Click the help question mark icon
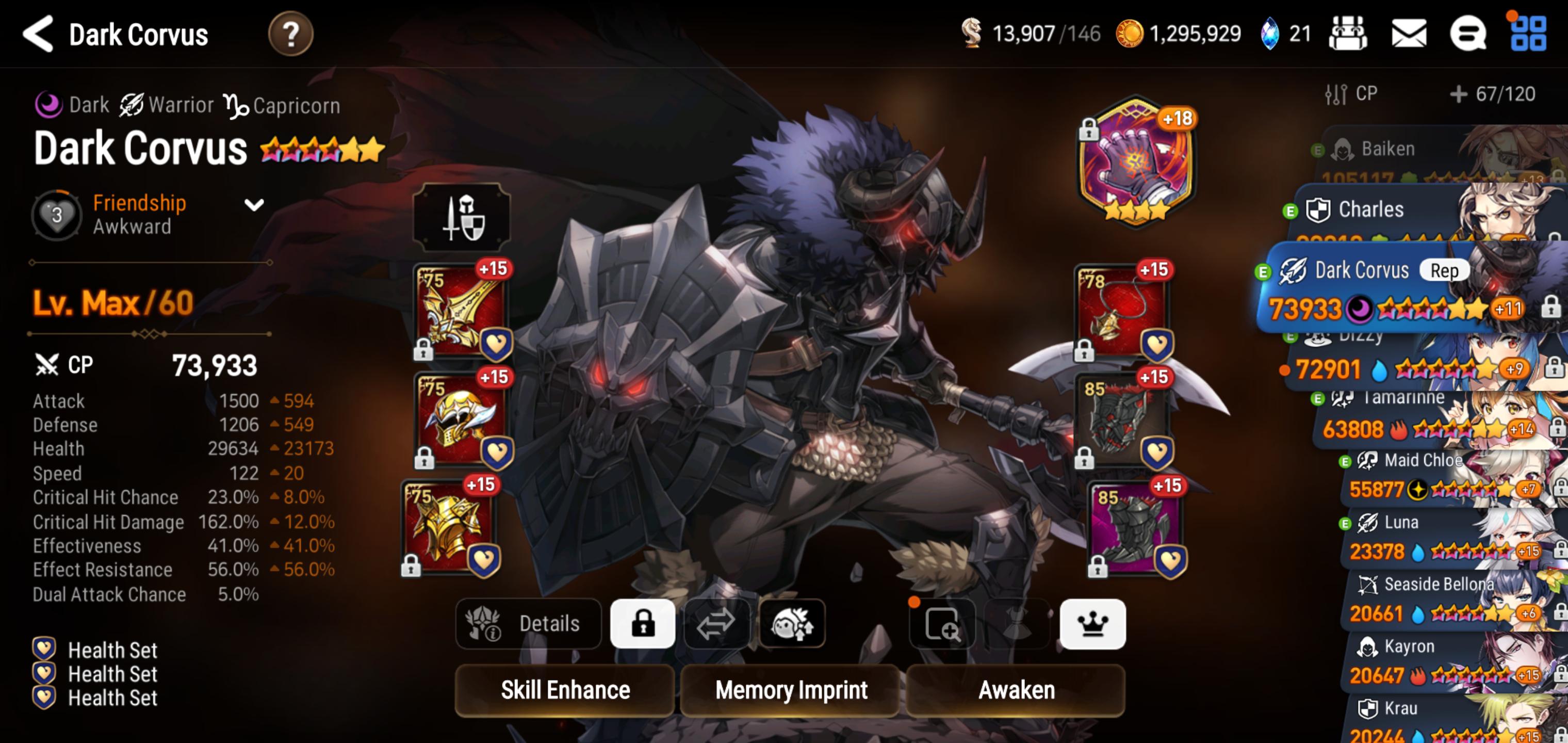The height and width of the screenshot is (743, 1568). pyautogui.click(x=291, y=34)
